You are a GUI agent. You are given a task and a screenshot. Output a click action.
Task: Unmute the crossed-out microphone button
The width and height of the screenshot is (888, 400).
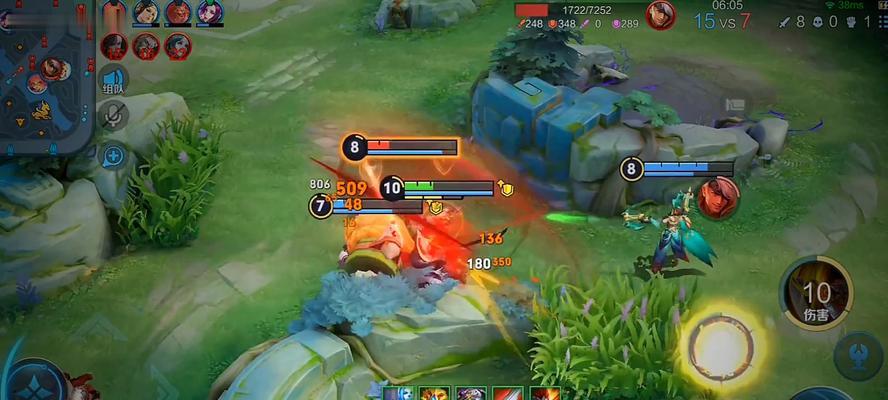(113, 118)
